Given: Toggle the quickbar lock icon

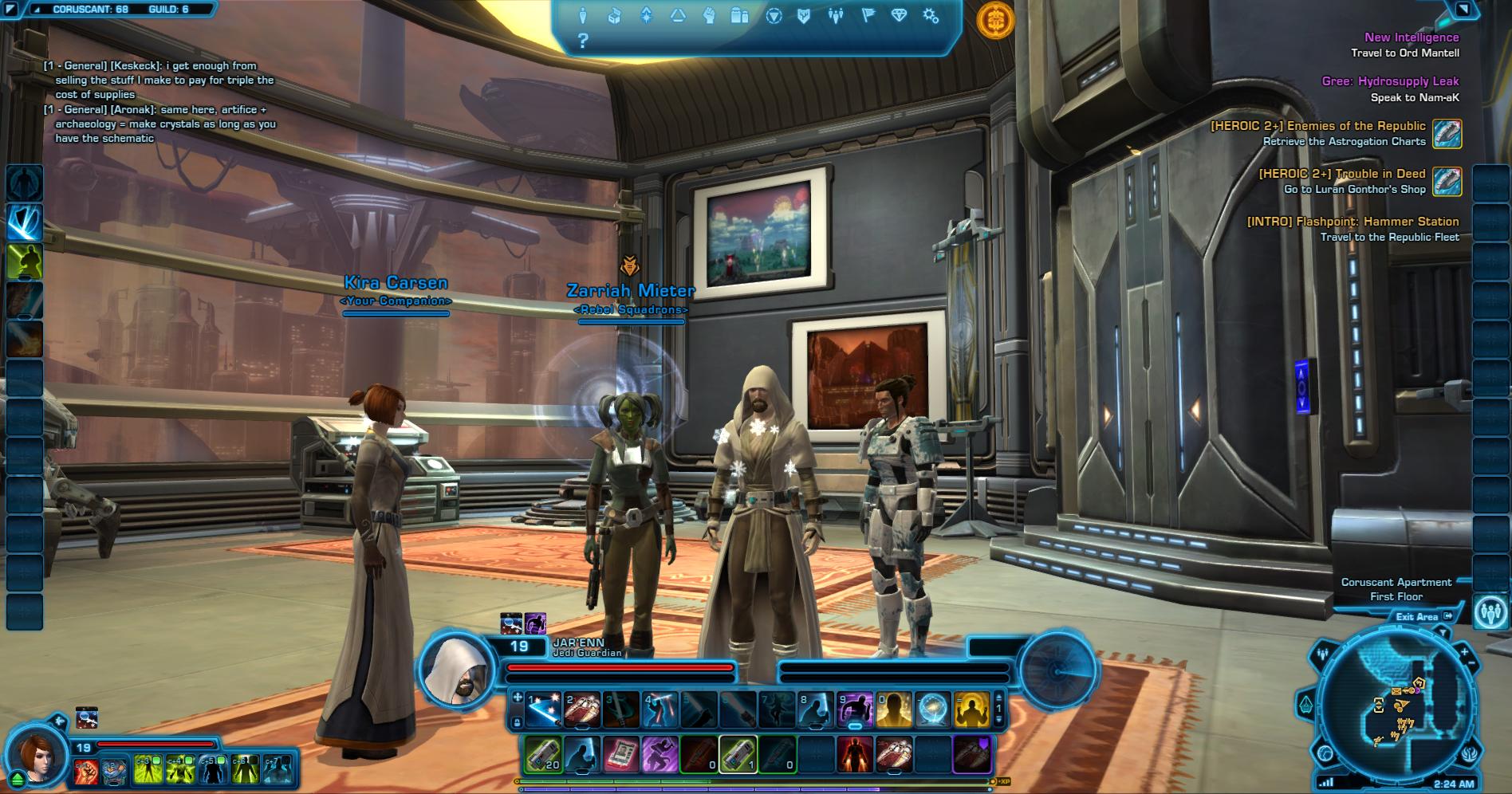Looking at the screenshot, I should coord(516,722).
